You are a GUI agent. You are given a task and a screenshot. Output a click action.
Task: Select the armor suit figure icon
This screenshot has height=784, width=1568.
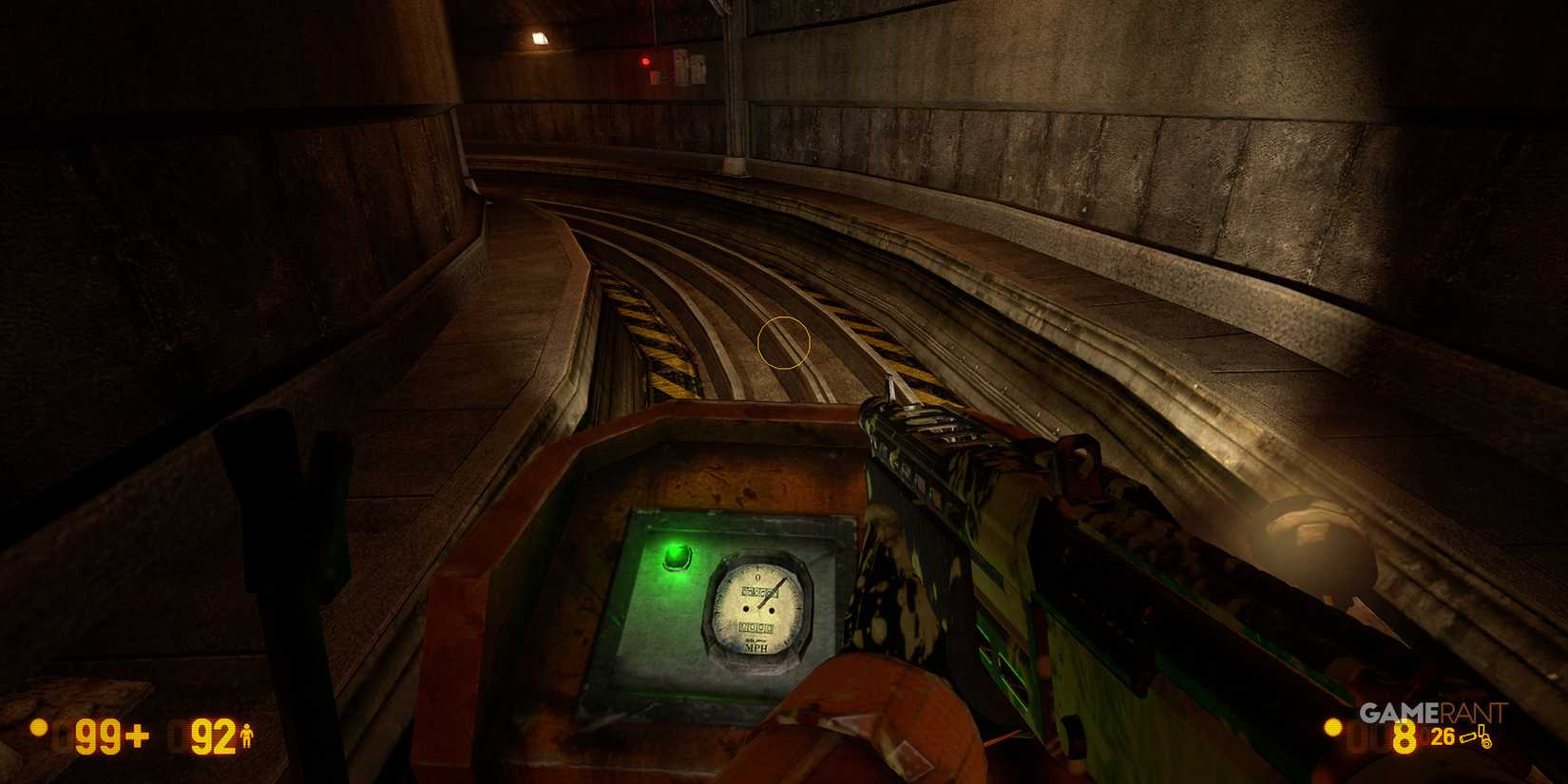coord(246,736)
